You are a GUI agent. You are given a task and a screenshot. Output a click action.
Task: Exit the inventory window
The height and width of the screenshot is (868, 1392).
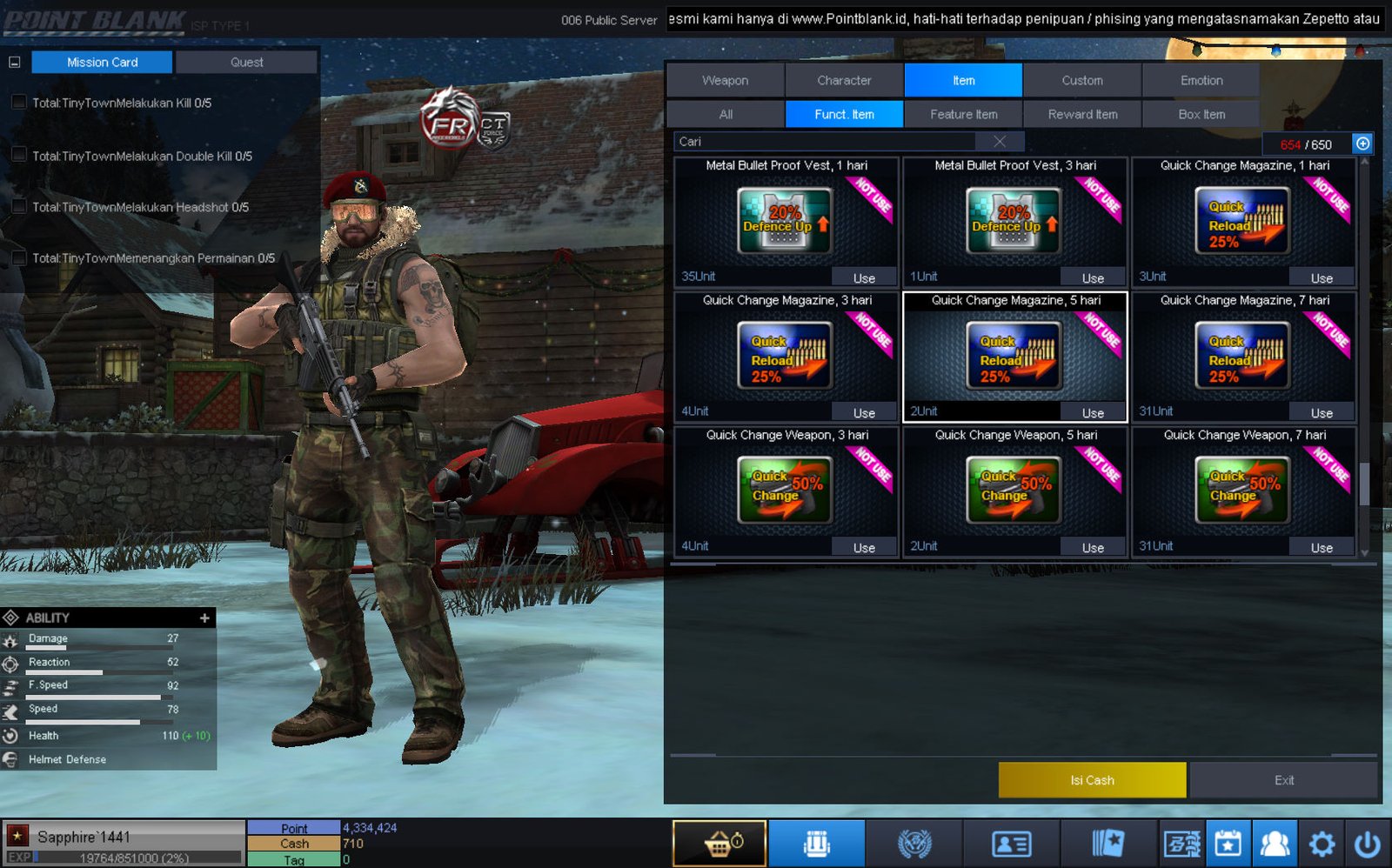coord(1284,780)
